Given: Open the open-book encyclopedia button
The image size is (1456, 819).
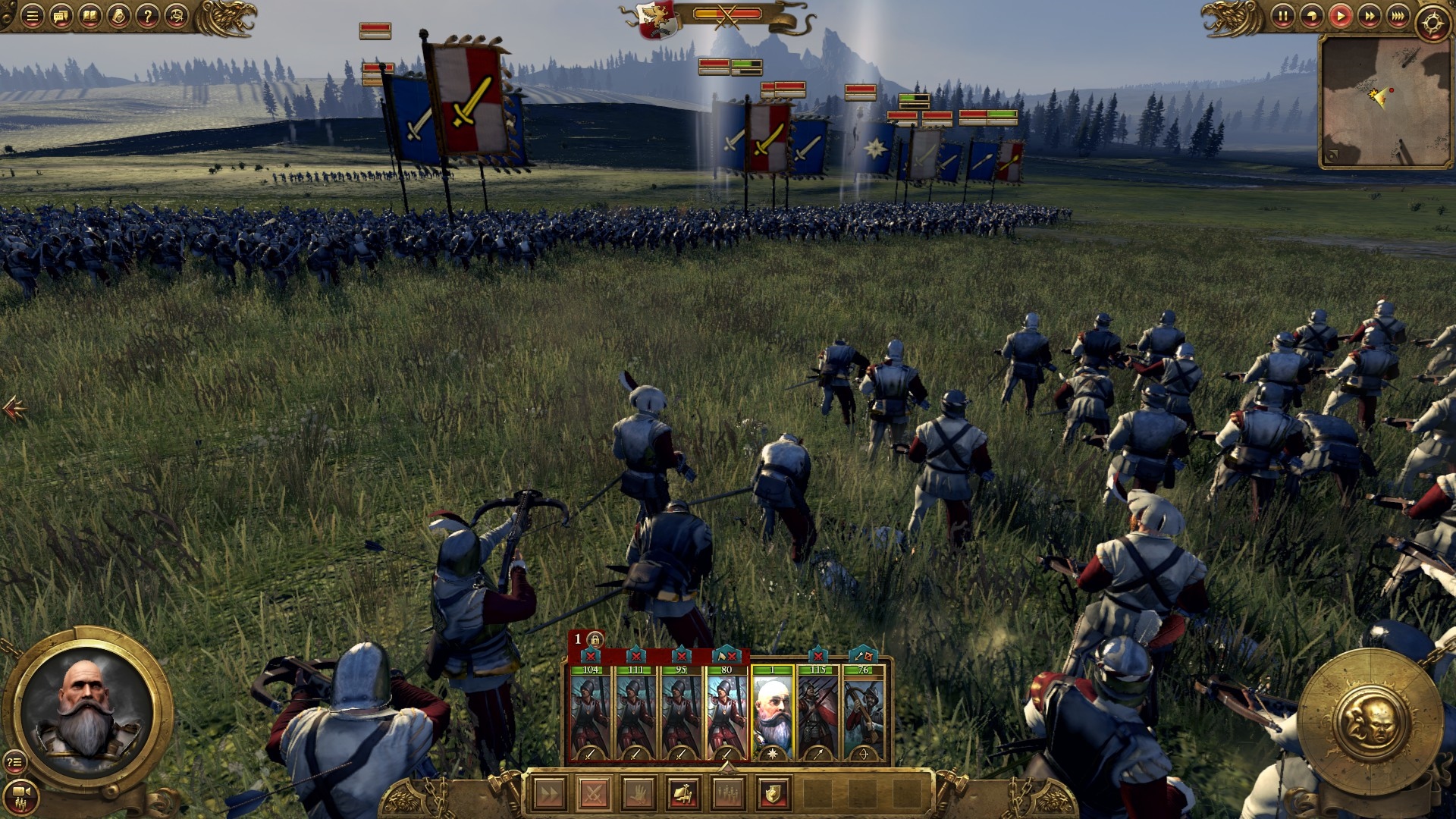Looking at the screenshot, I should tap(89, 16).
